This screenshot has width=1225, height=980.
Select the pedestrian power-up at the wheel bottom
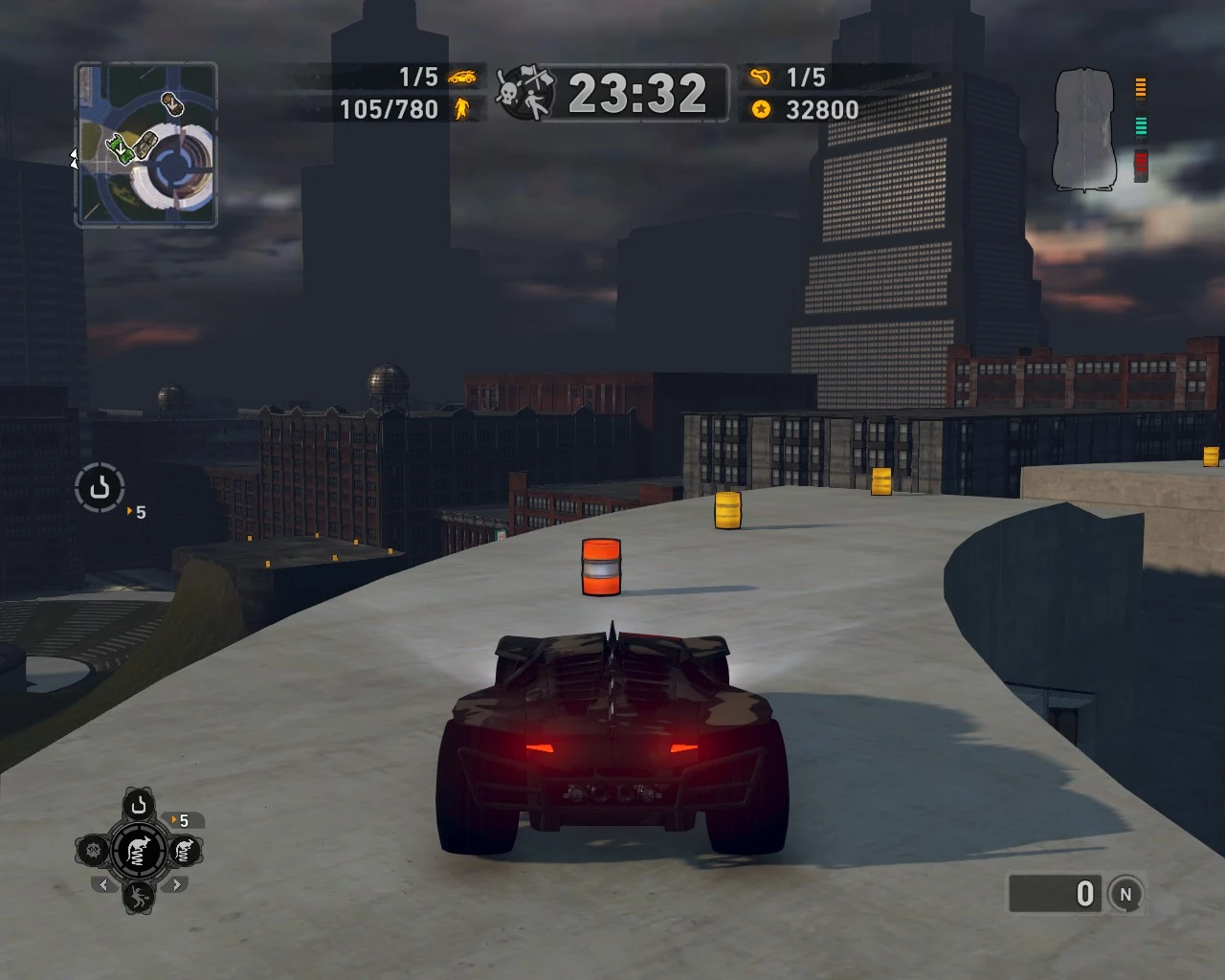[x=139, y=901]
